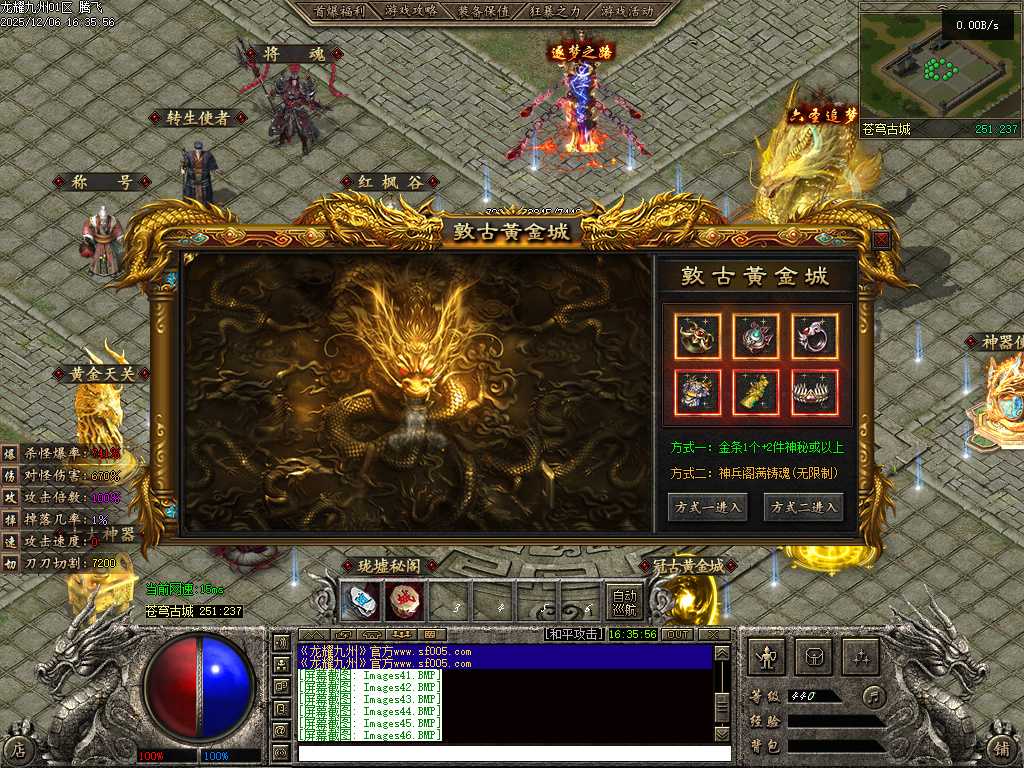
Task: Toggle the music note sound button
Action: (x=874, y=696)
